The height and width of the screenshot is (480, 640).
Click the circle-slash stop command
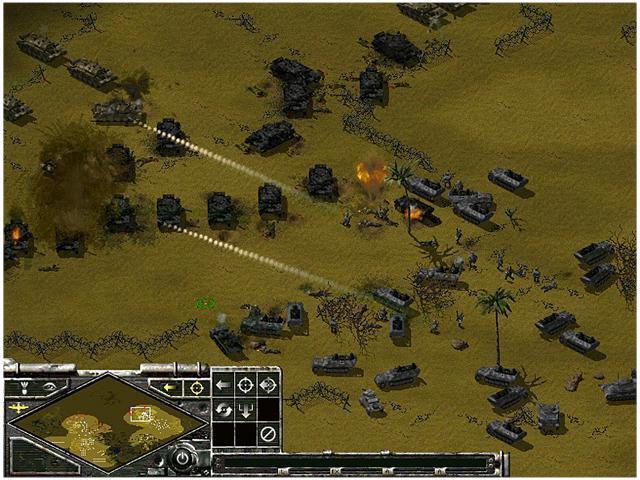click(268, 434)
